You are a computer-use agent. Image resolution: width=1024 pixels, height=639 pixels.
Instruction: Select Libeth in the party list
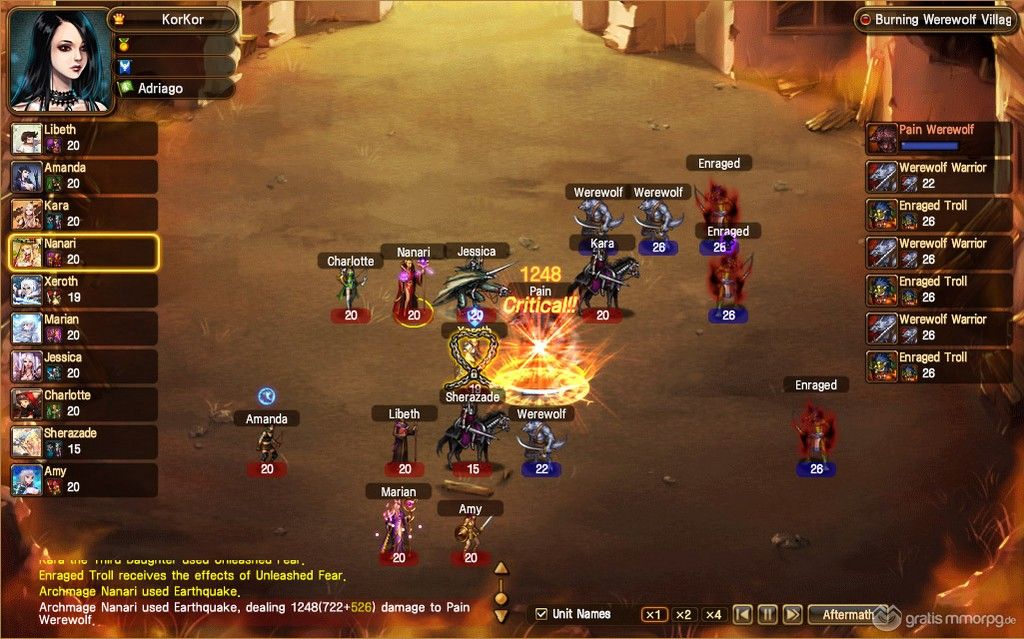click(x=83, y=138)
